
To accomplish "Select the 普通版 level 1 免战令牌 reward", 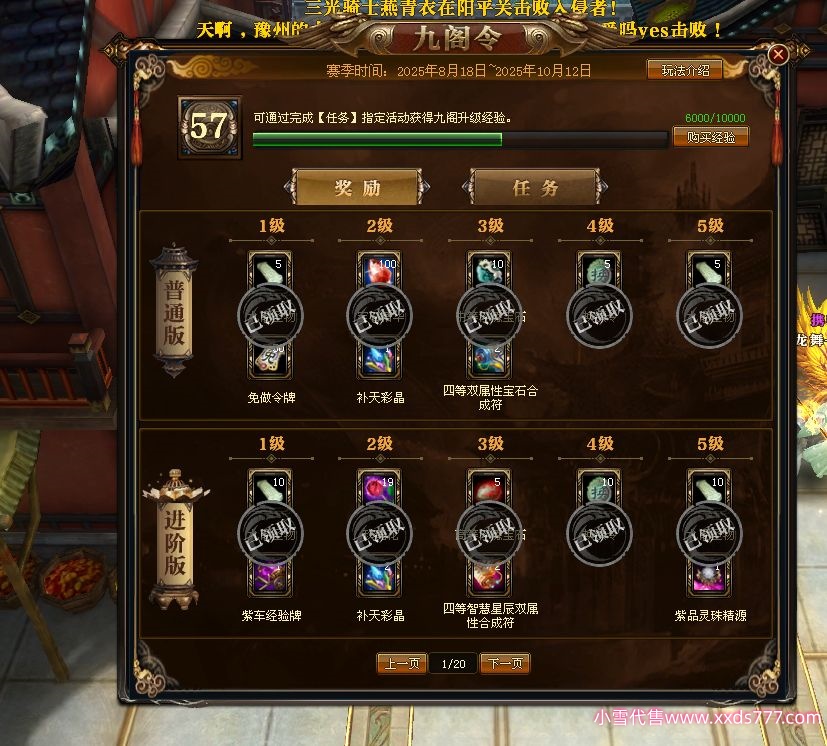I will click(x=271, y=315).
